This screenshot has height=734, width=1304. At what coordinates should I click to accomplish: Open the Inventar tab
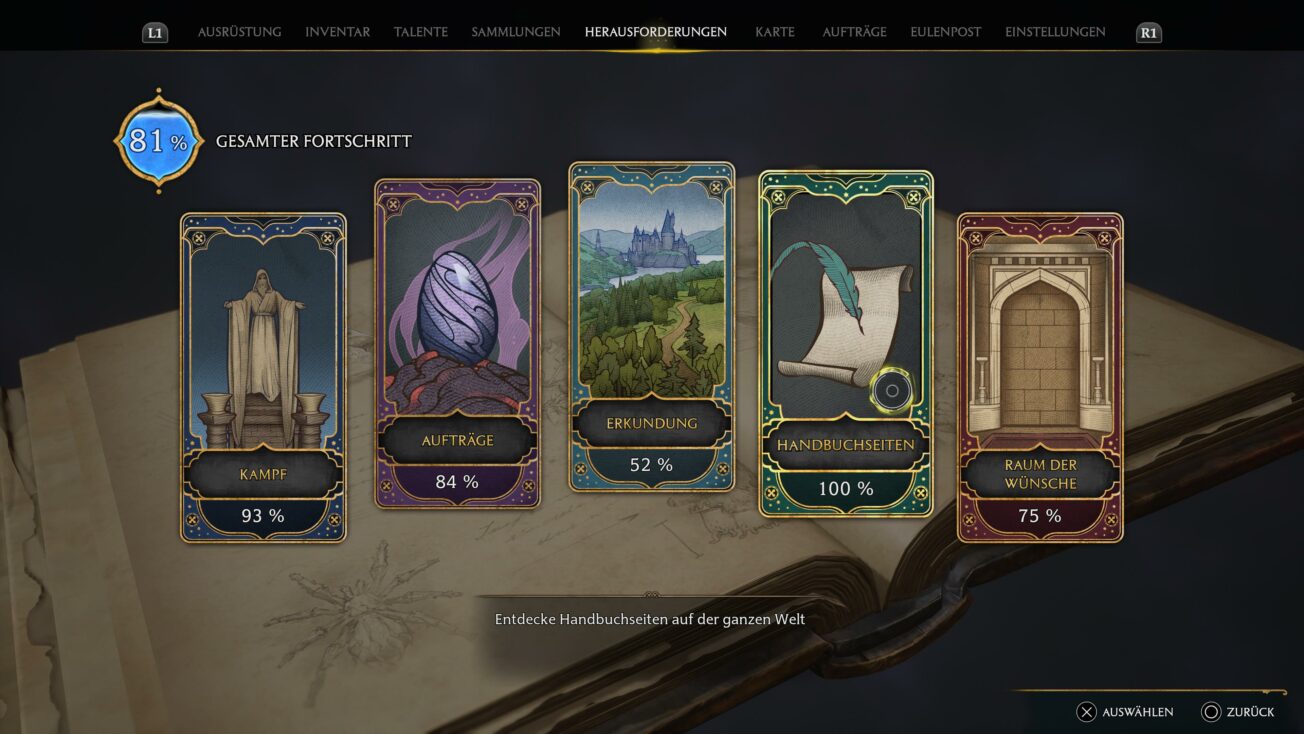(x=337, y=32)
